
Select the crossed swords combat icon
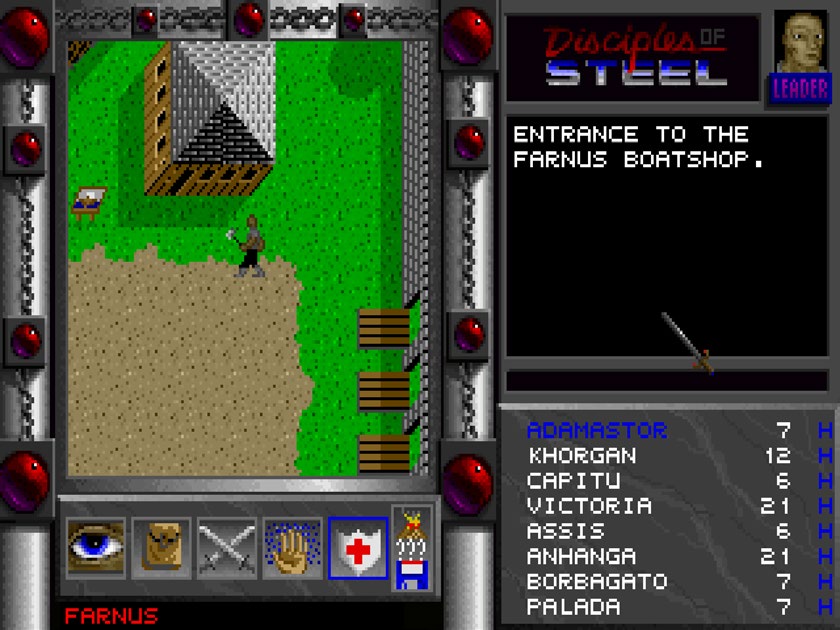pyautogui.click(x=226, y=547)
